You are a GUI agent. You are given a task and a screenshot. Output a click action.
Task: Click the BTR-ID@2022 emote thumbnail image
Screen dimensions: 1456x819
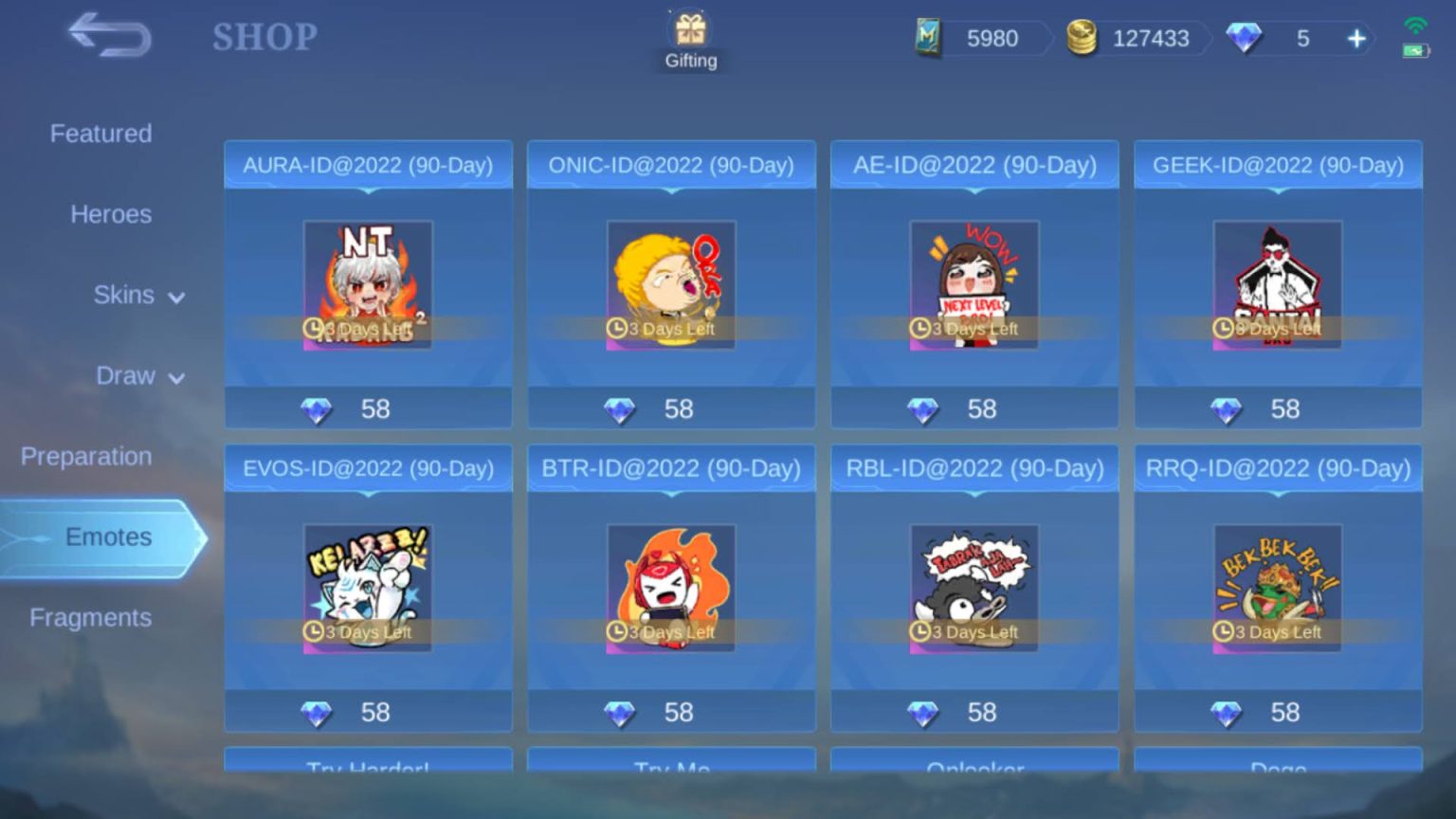point(671,588)
